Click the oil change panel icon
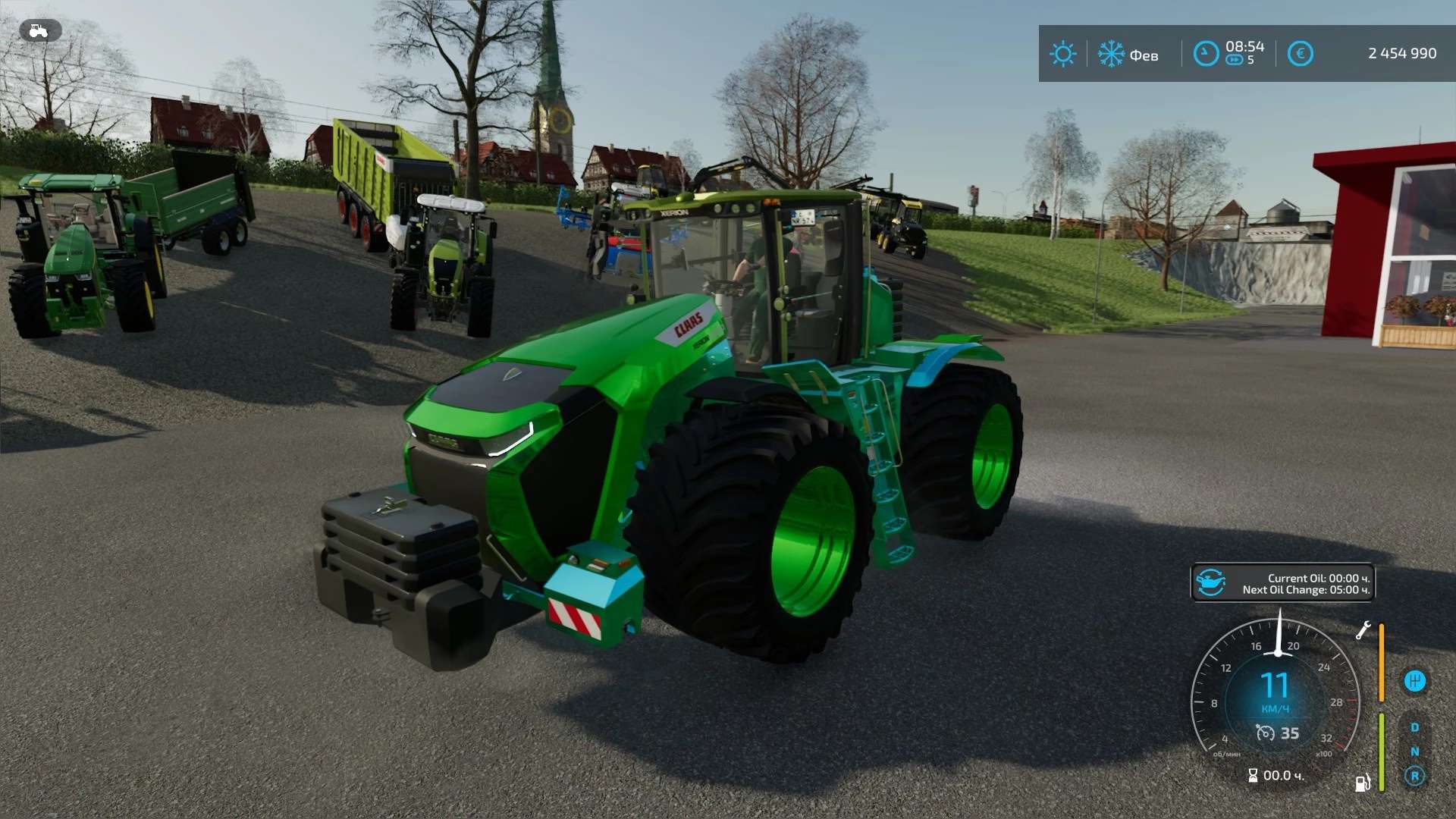Screen dimensions: 1456x819 [x=1211, y=583]
